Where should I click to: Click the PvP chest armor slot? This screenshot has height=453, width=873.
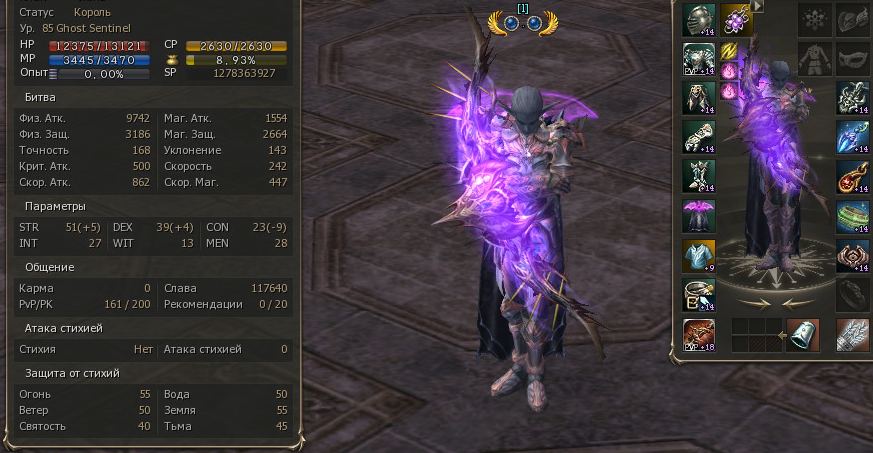(699, 59)
